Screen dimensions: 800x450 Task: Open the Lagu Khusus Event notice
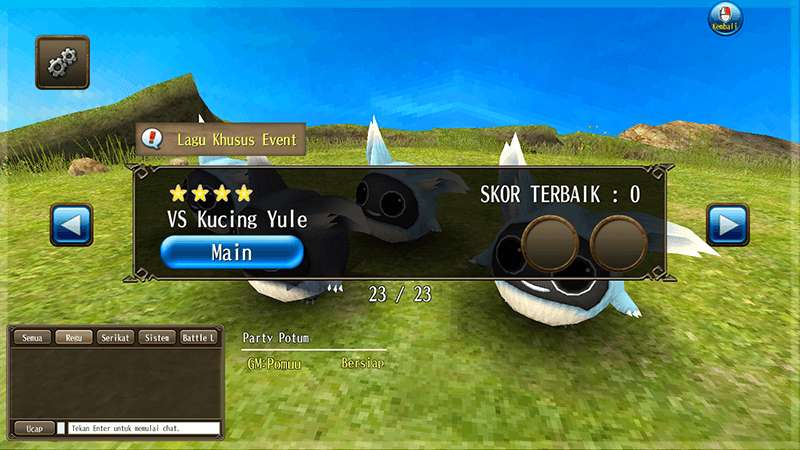[x=221, y=140]
